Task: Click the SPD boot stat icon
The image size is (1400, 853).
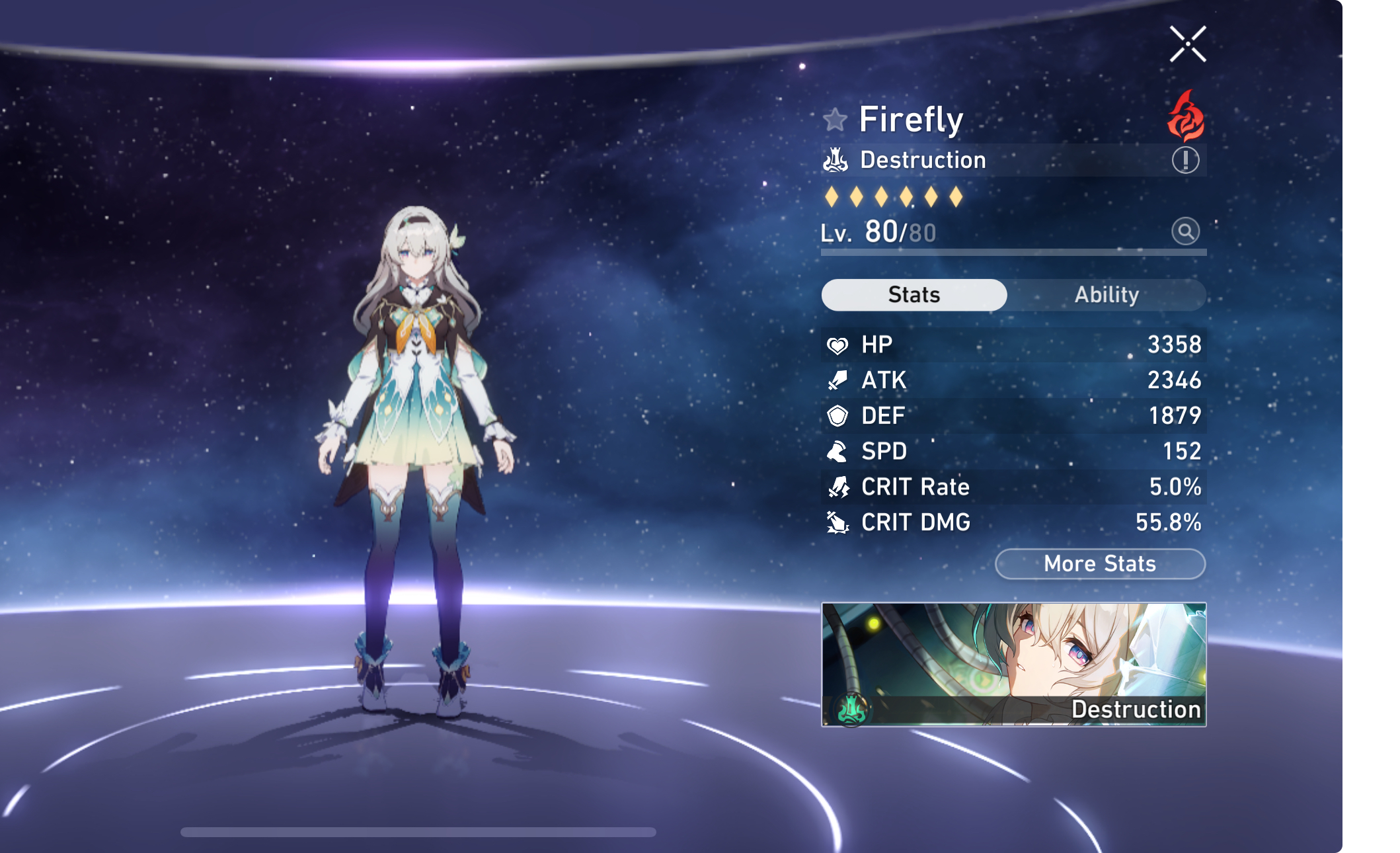Action: (x=837, y=452)
